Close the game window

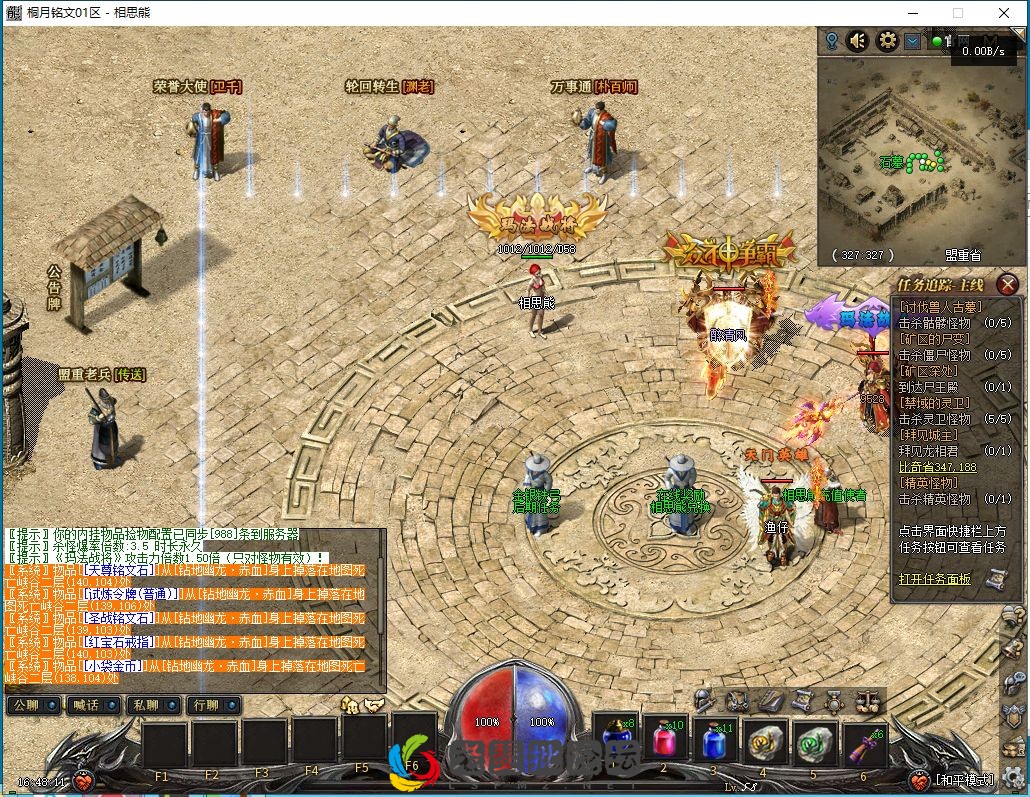click(x=1003, y=13)
